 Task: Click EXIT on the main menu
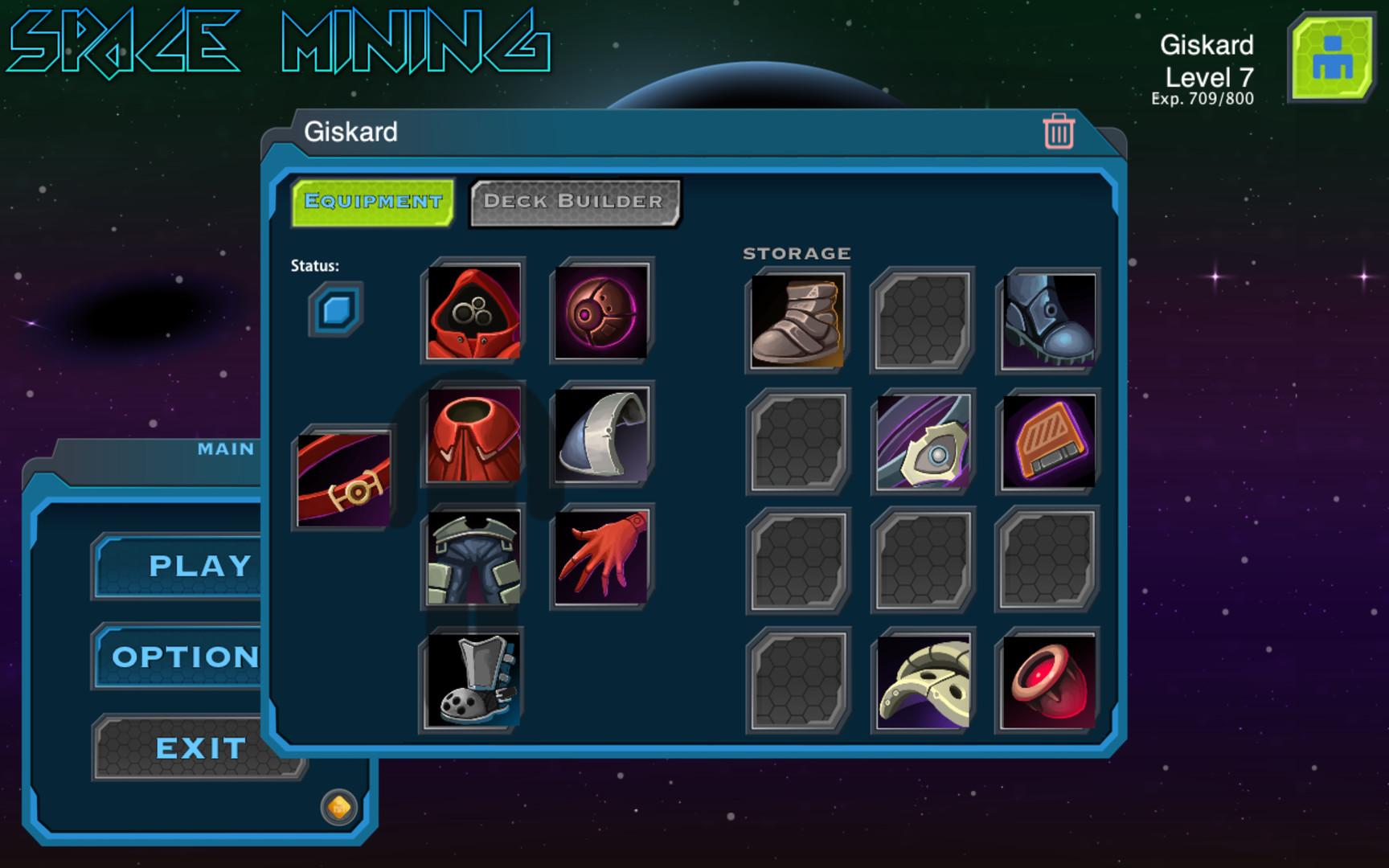pyautogui.click(x=200, y=747)
